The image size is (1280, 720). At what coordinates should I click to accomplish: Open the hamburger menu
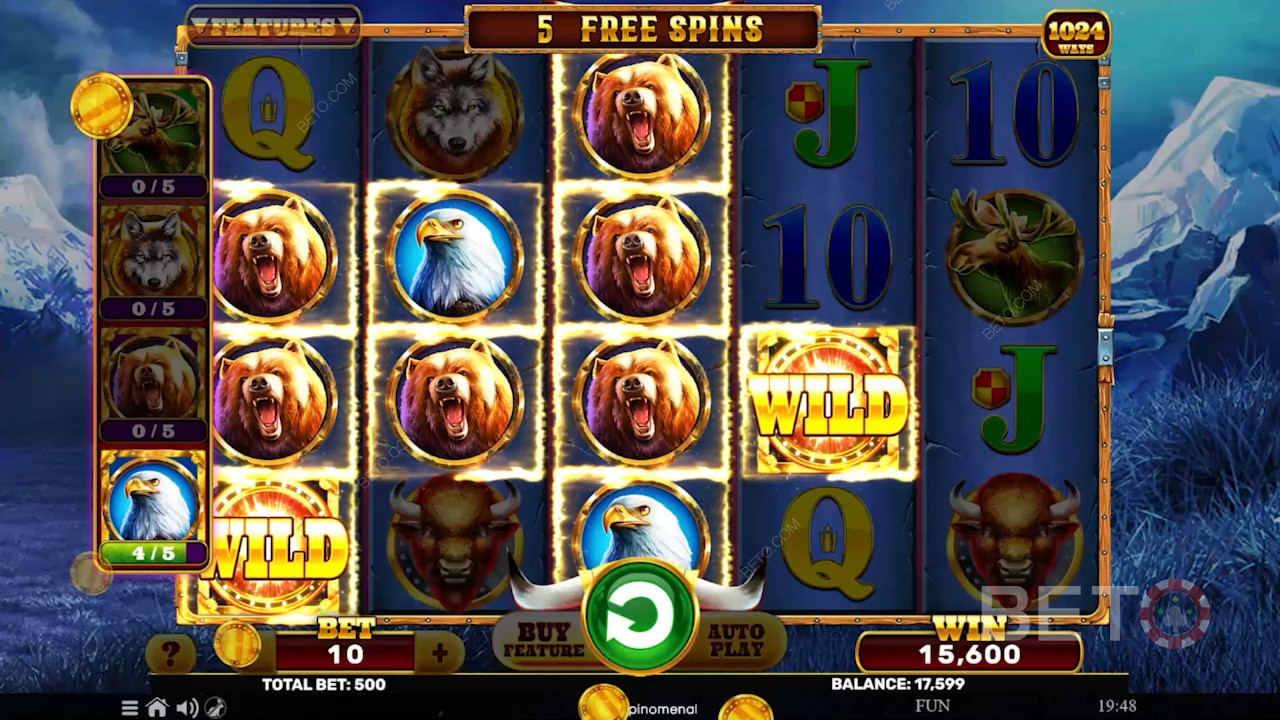pos(130,708)
